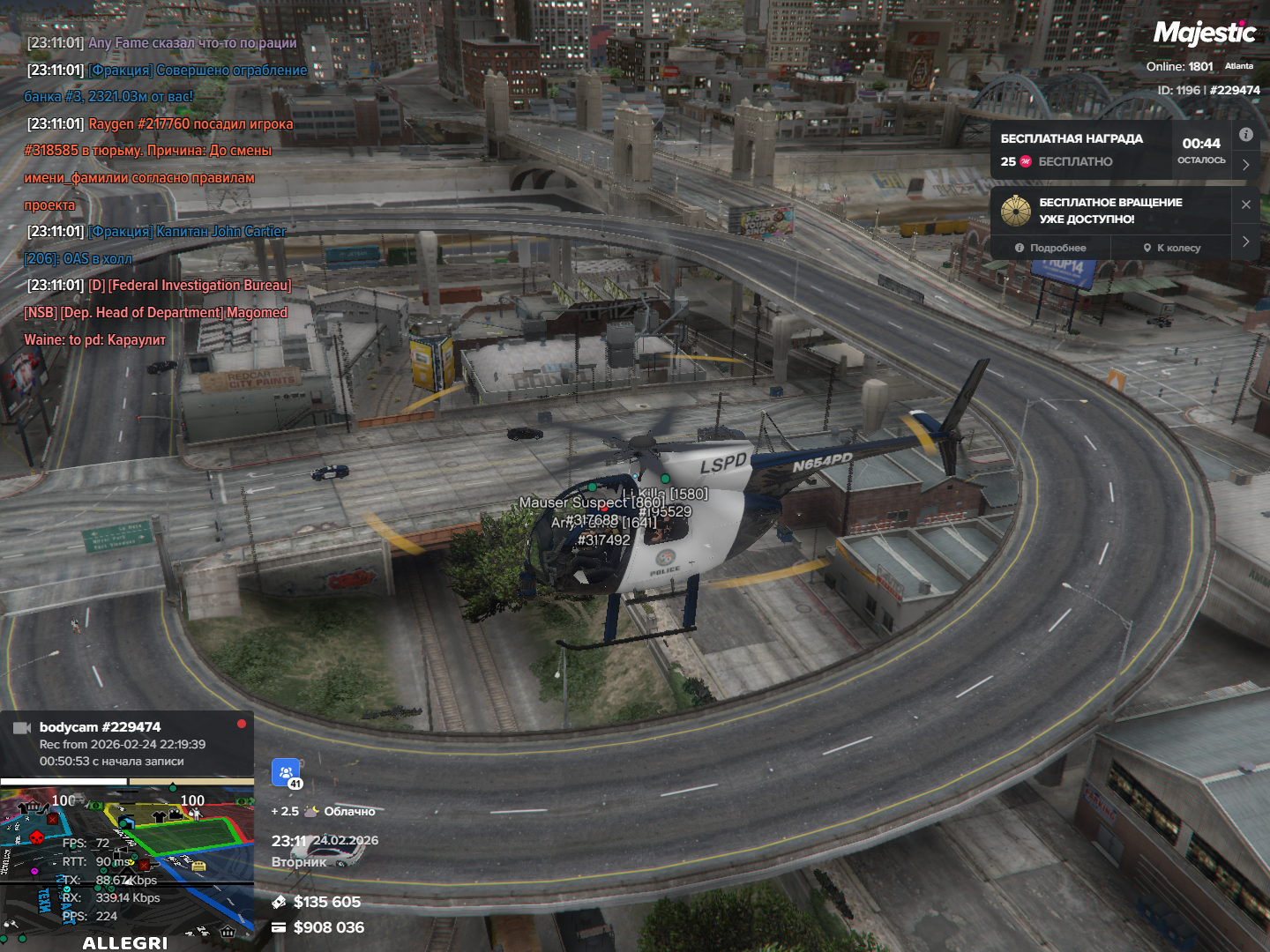This screenshot has height=952, width=1270.
Task: Select the yellow garage marker on minimap
Action: 198,866
